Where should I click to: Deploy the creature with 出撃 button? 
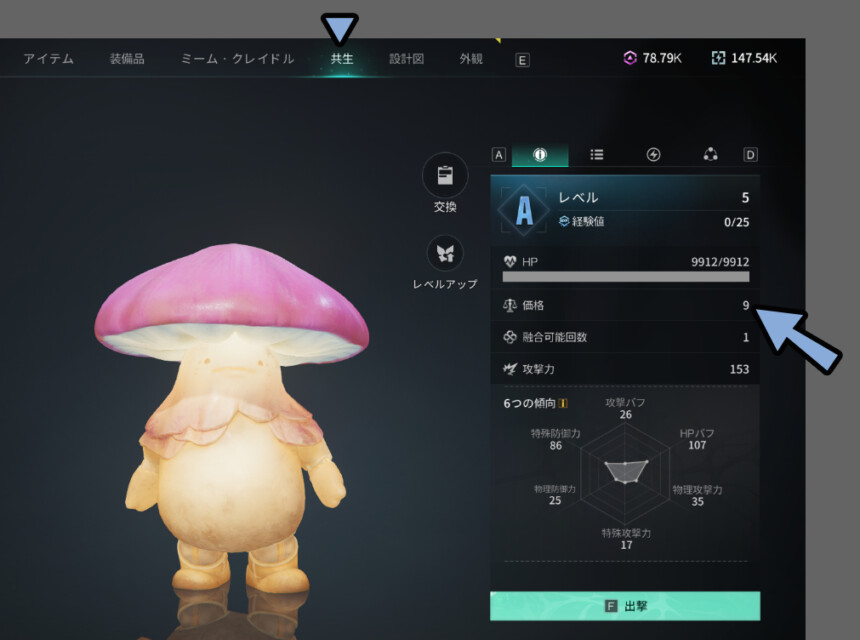[x=625, y=606]
